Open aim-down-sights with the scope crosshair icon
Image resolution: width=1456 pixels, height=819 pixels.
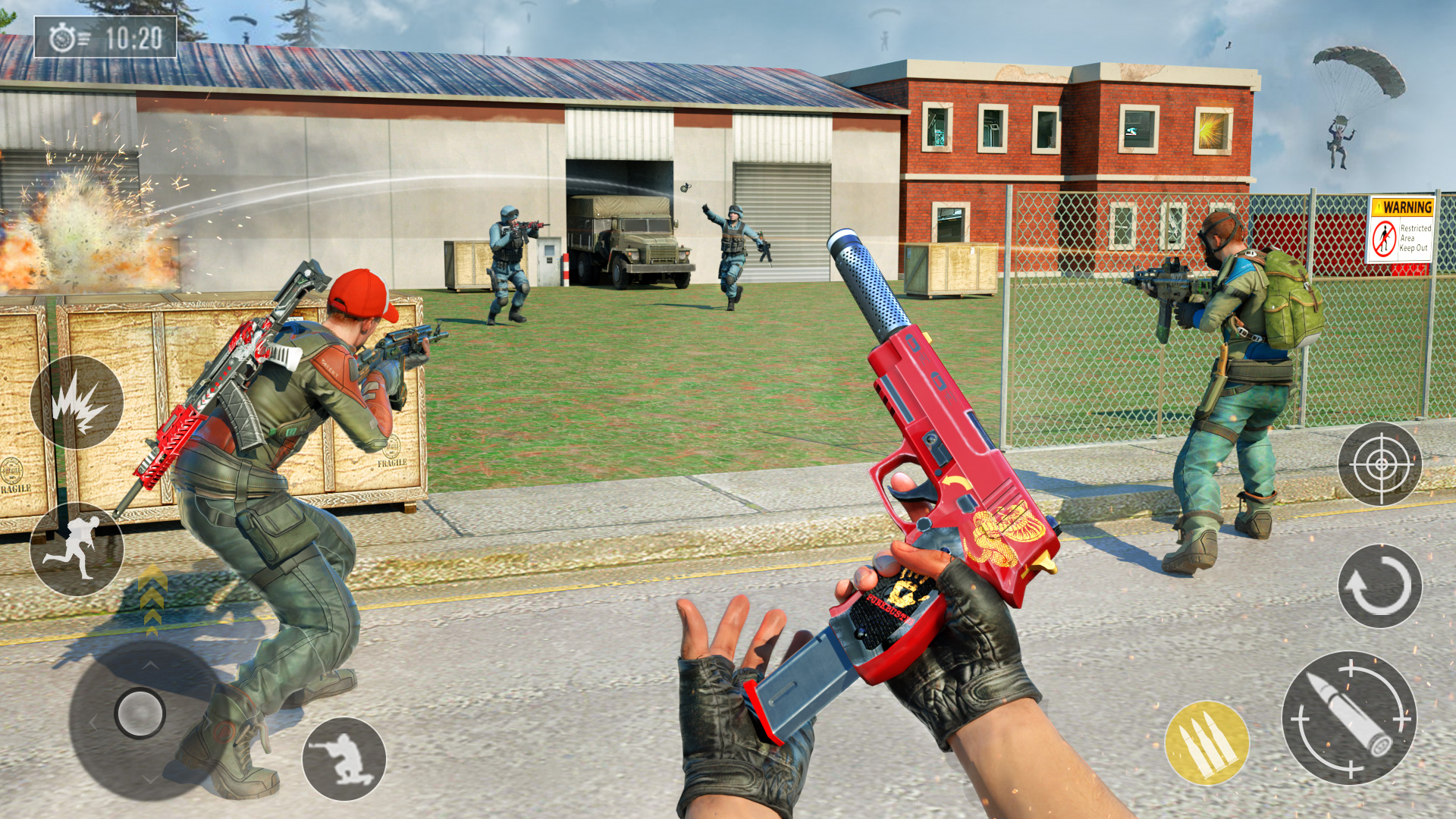(1382, 463)
